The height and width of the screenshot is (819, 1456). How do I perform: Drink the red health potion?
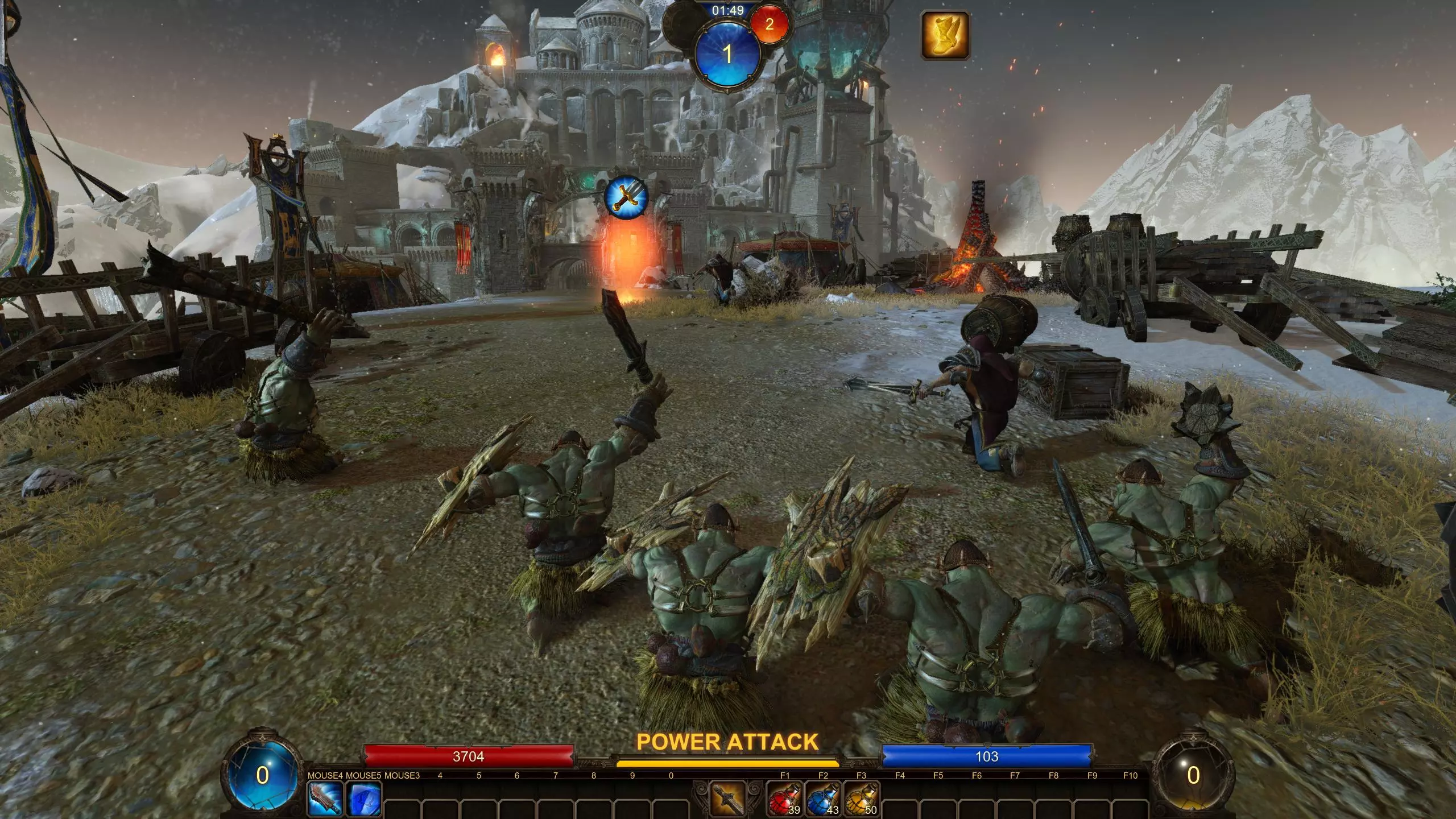coord(784,799)
